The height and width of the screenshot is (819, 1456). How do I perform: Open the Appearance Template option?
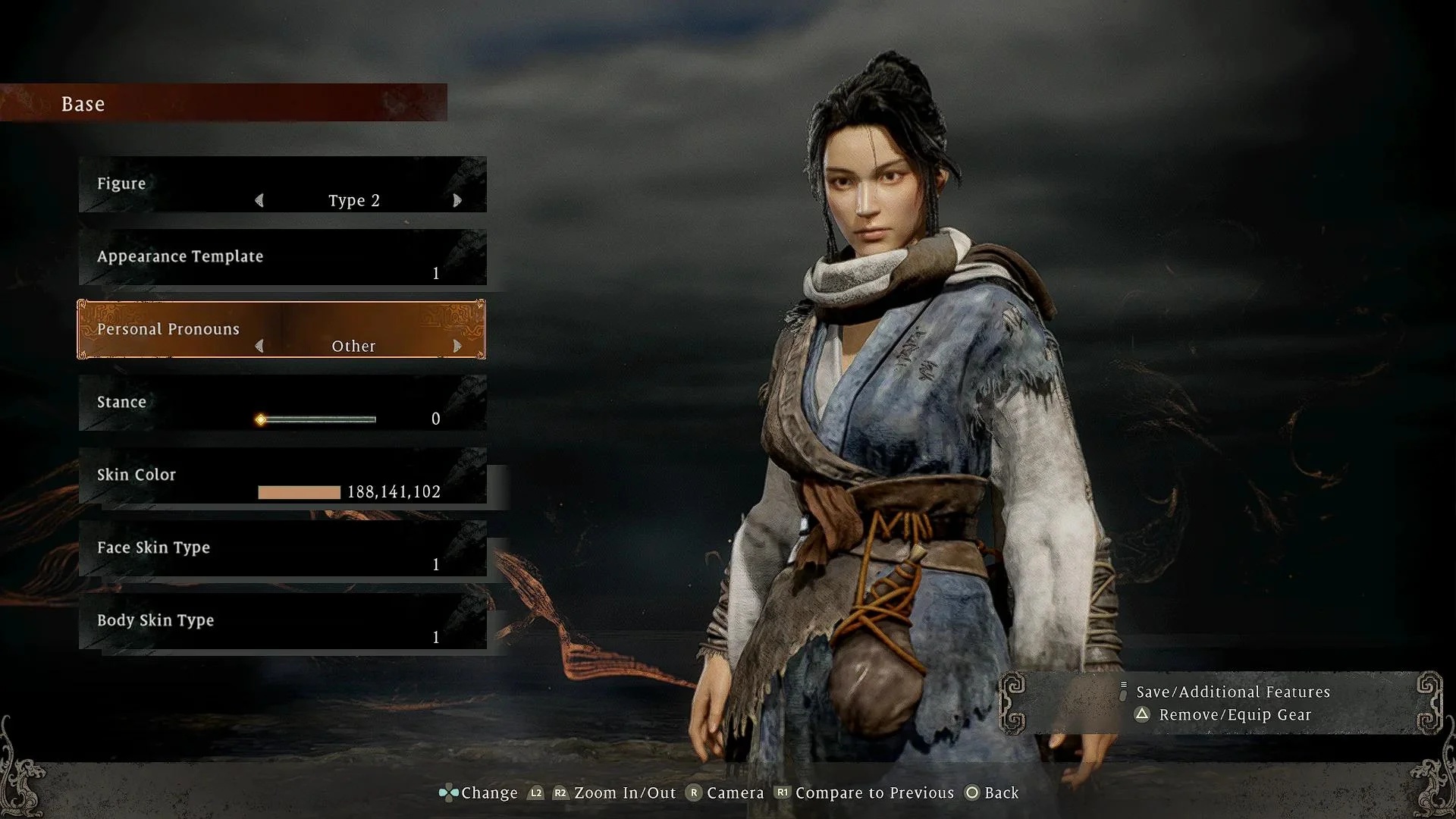(282, 258)
